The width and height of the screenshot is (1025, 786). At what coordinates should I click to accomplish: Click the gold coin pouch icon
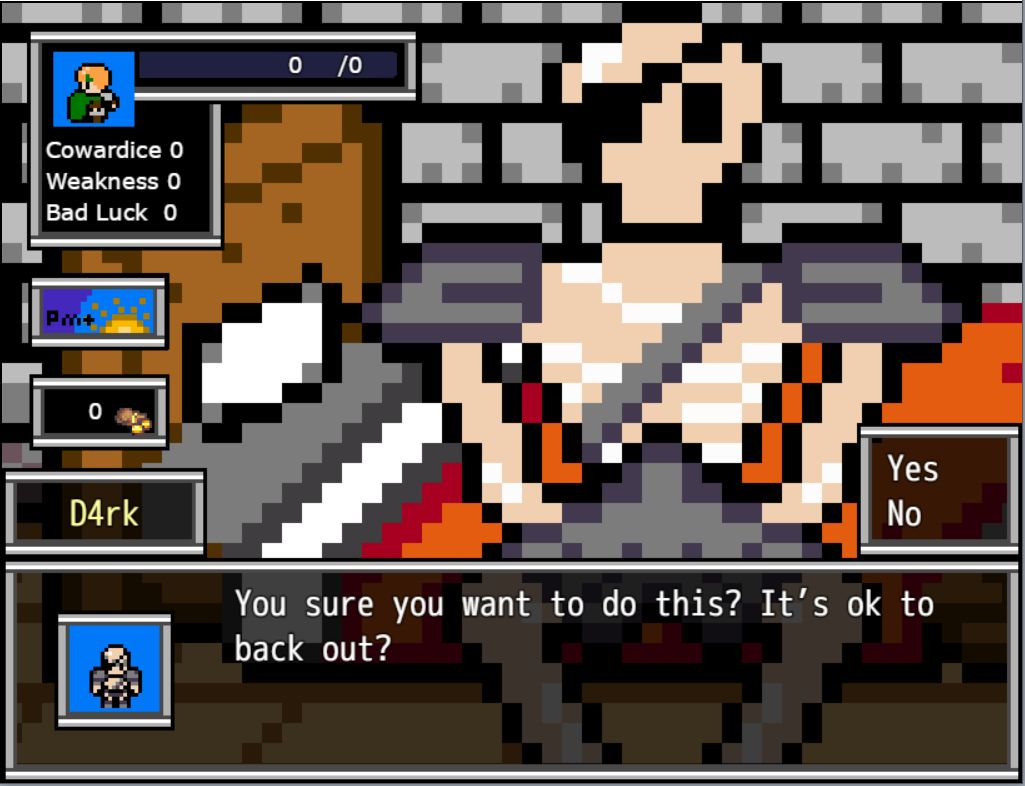pos(132,418)
